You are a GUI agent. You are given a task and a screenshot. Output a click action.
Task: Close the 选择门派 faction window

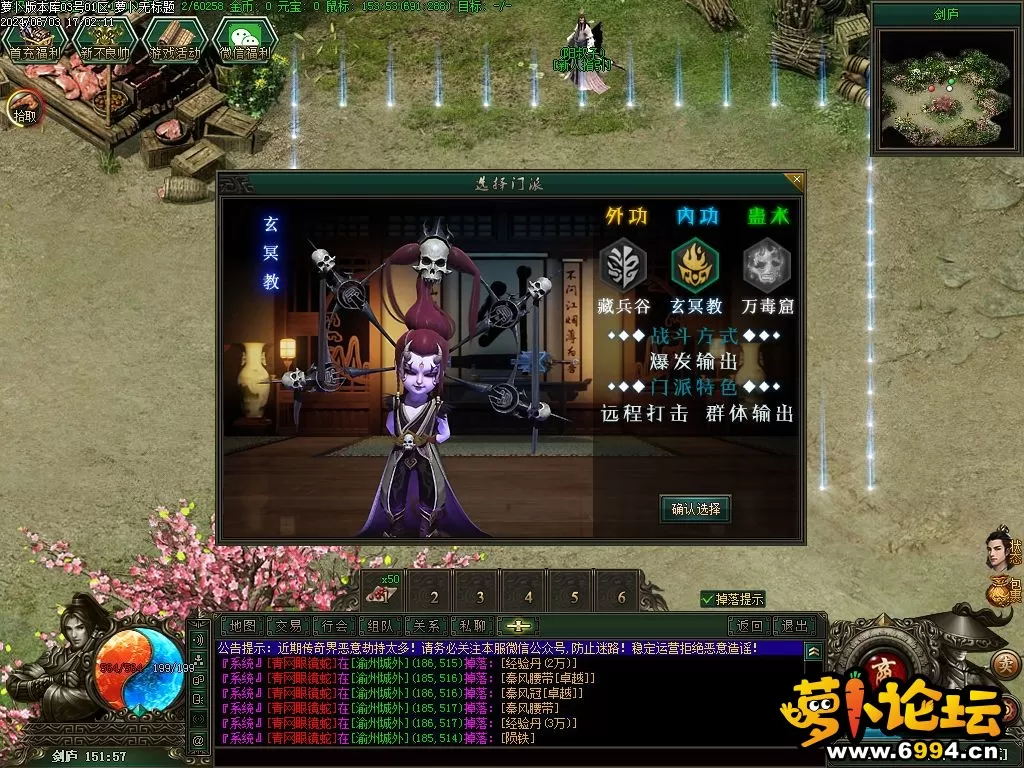point(796,180)
